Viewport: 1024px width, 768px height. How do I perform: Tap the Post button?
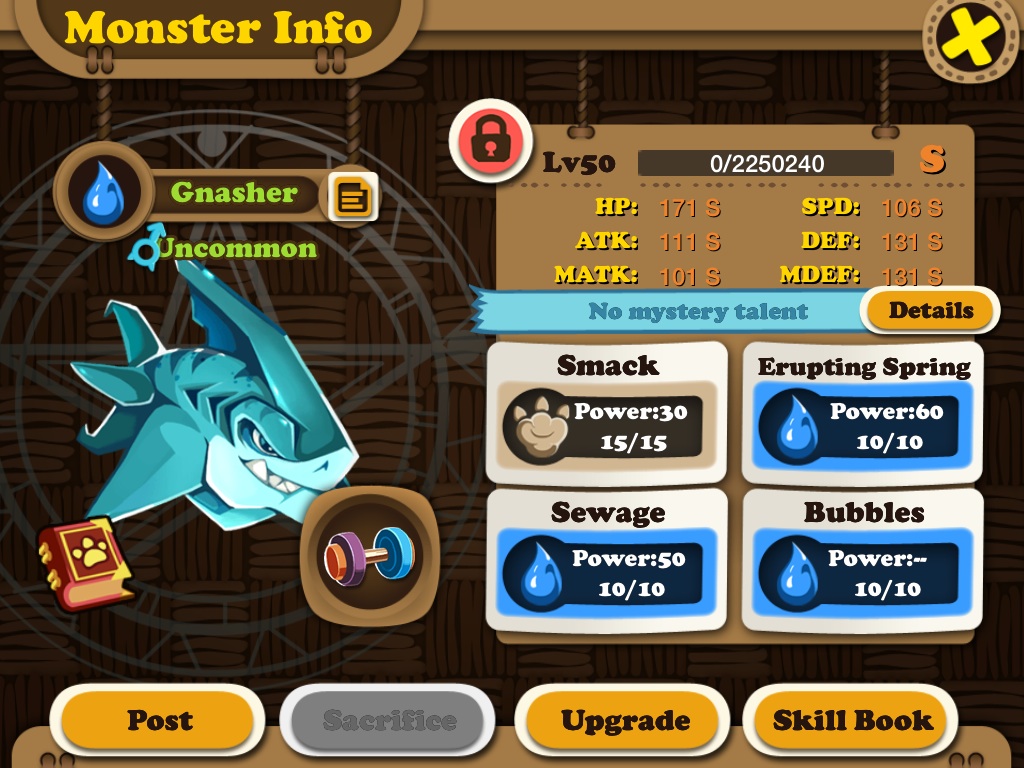159,720
